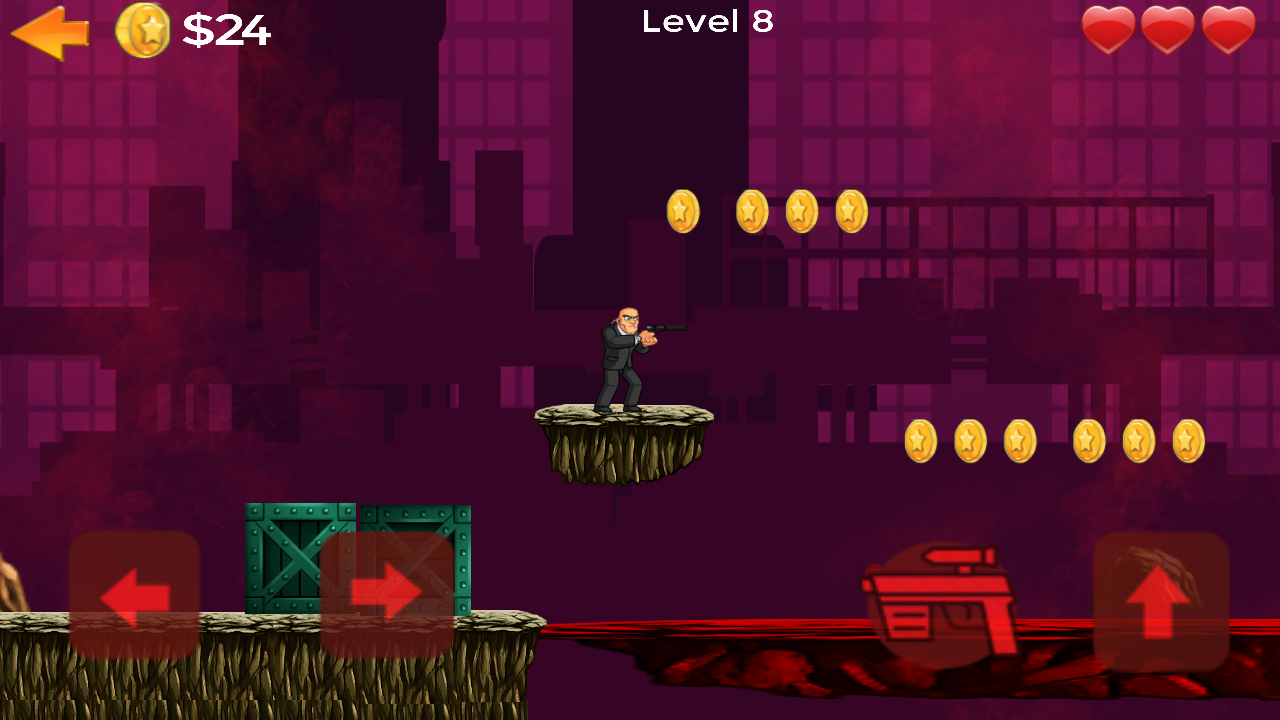The height and width of the screenshot is (720, 1280).
Task: Collect the leftmost coin in the top row
Action: click(681, 210)
